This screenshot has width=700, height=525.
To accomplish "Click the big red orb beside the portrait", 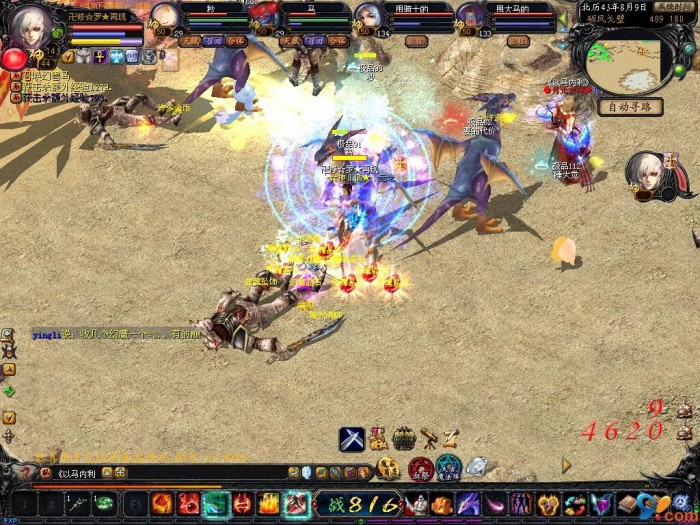I will tap(14, 59).
